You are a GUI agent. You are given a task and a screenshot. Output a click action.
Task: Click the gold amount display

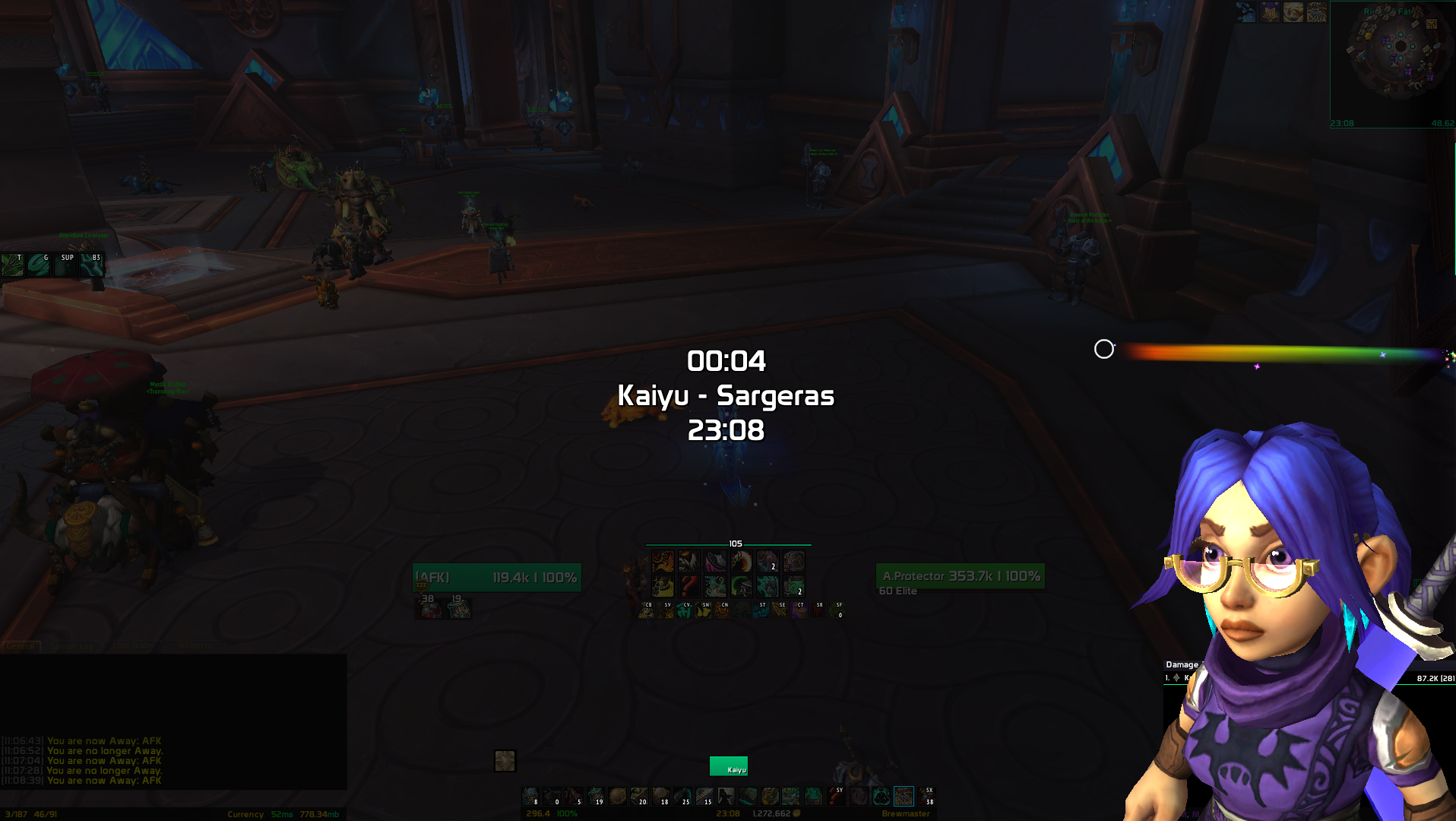(775, 814)
